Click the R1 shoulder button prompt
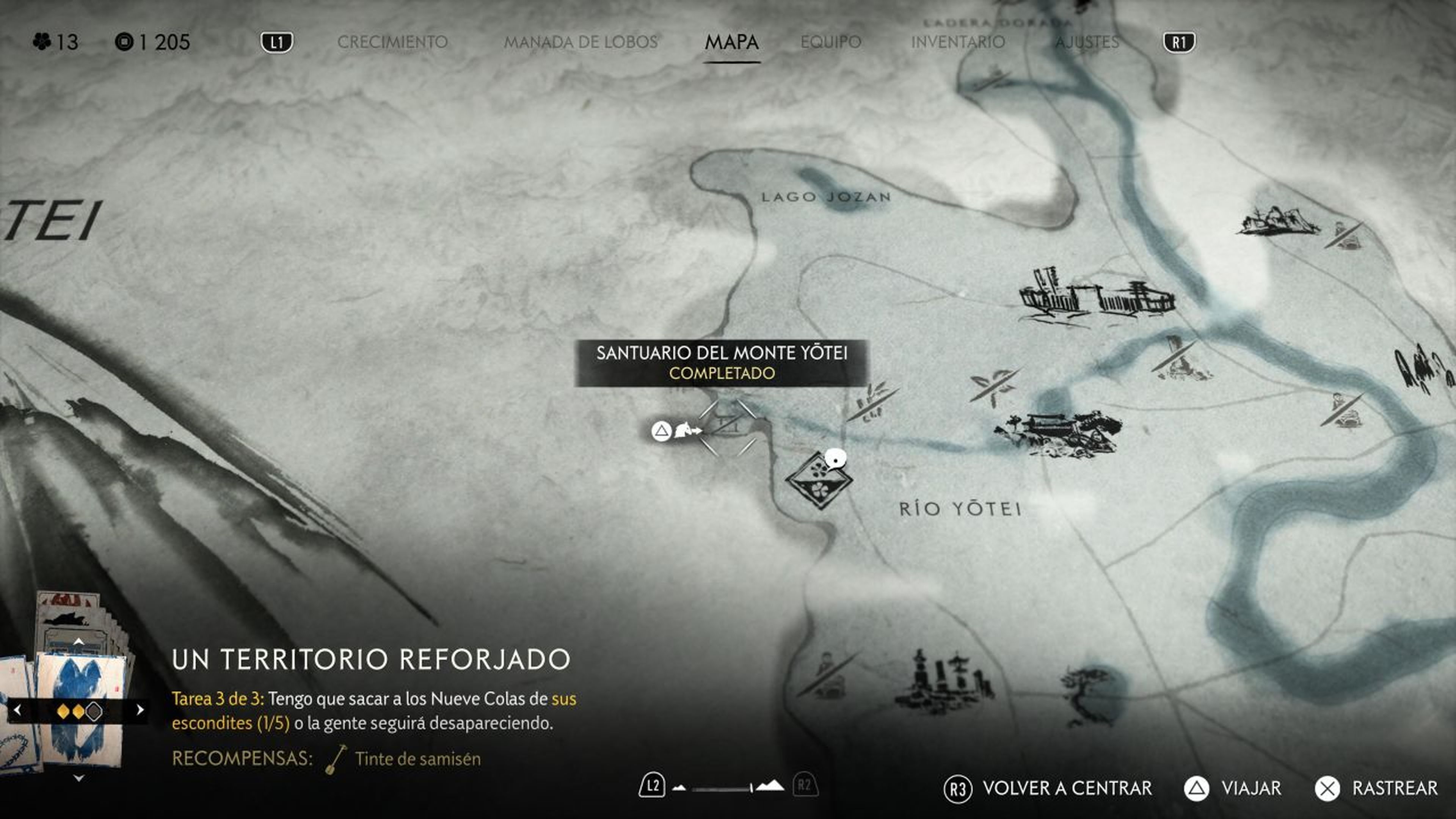This screenshot has height=819, width=1456. [x=1179, y=41]
